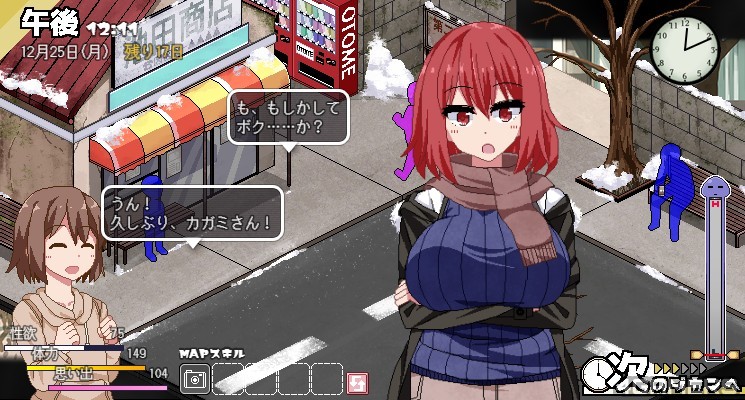Continue the dialogue bubble 'も、もしかしてボク……か?'
This screenshot has width=745, height=400.
(289, 117)
